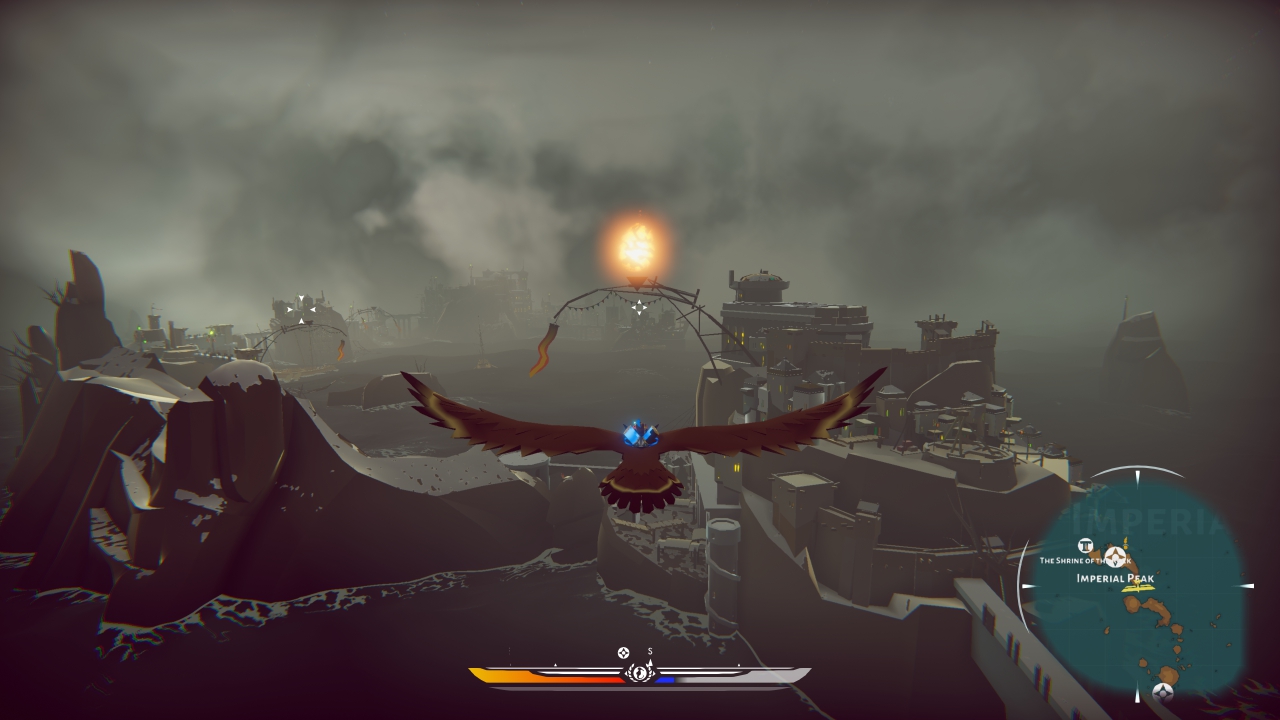Click the compass star marker above Imperial Peak

pyautogui.click(x=1116, y=558)
